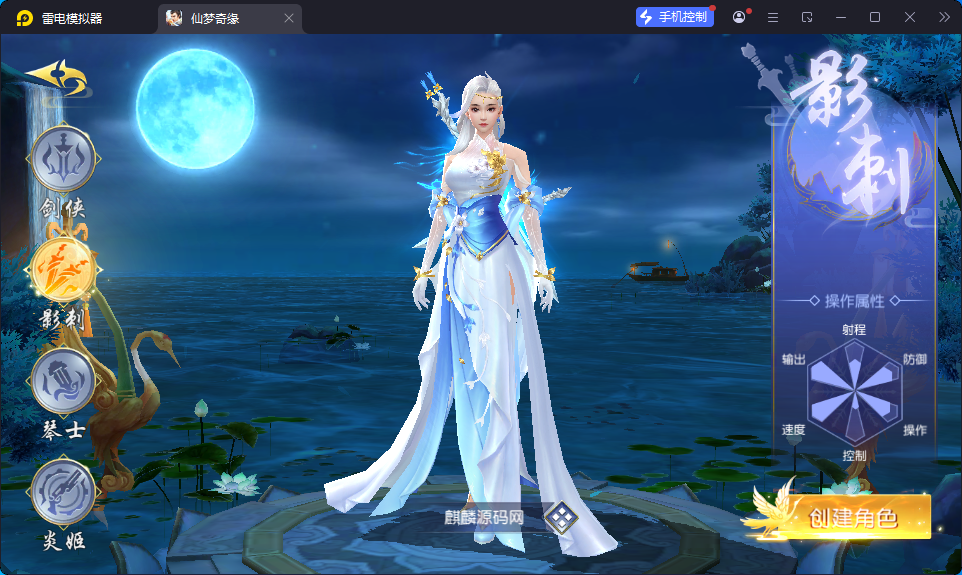962x575 pixels.
Task: Click the diamond icon beneath the character
Action: coord(562,517)
